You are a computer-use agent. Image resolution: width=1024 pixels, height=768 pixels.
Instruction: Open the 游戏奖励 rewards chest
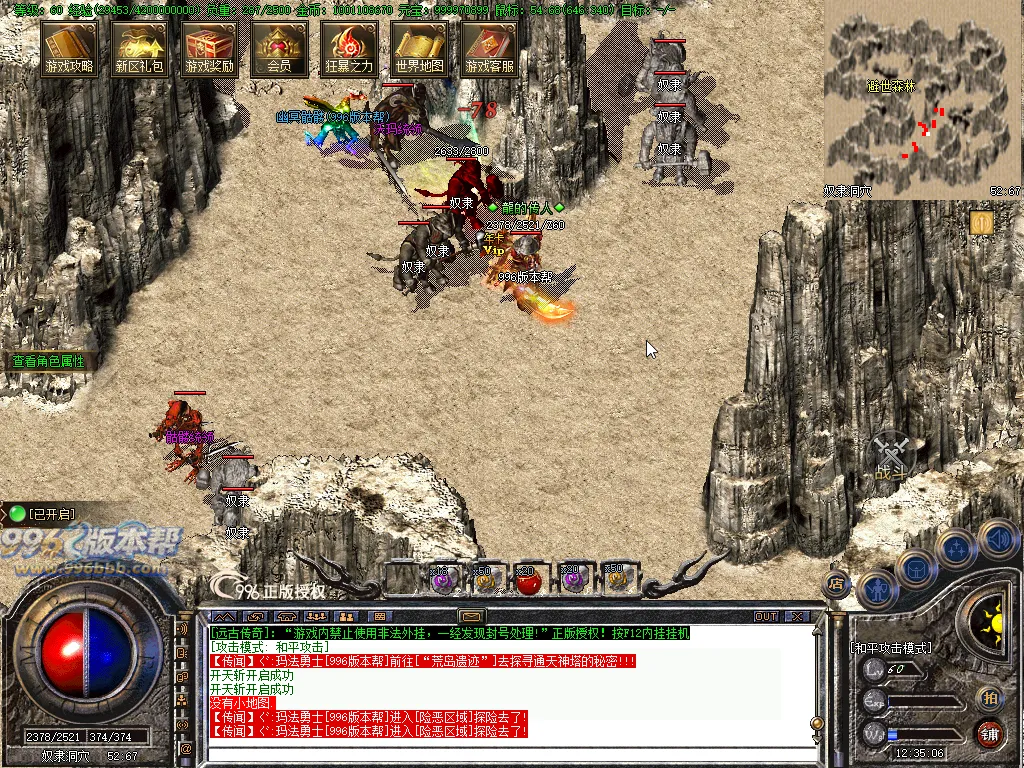(x=209, y=48)
